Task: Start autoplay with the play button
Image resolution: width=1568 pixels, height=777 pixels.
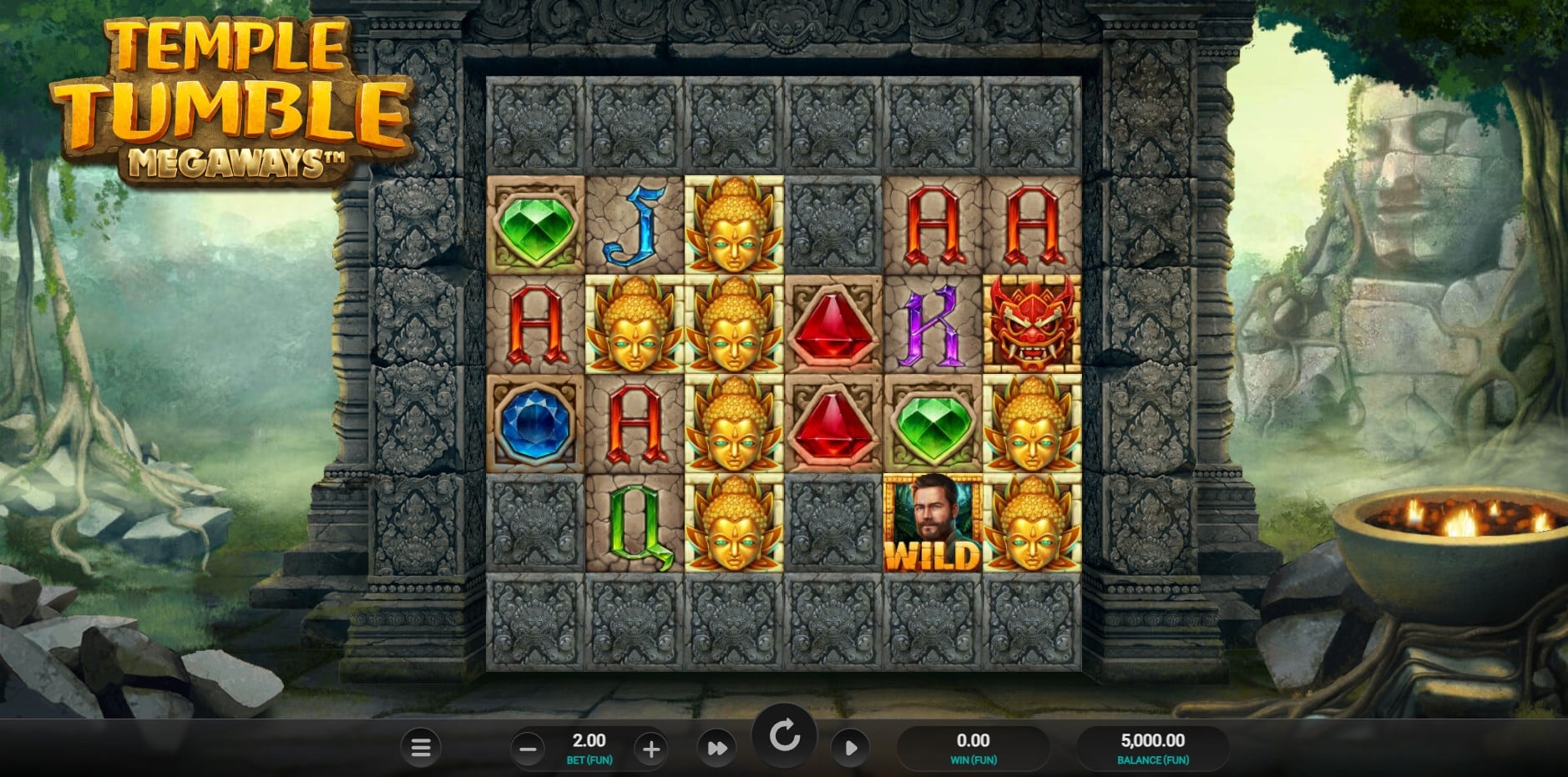Action: [850, 749]
